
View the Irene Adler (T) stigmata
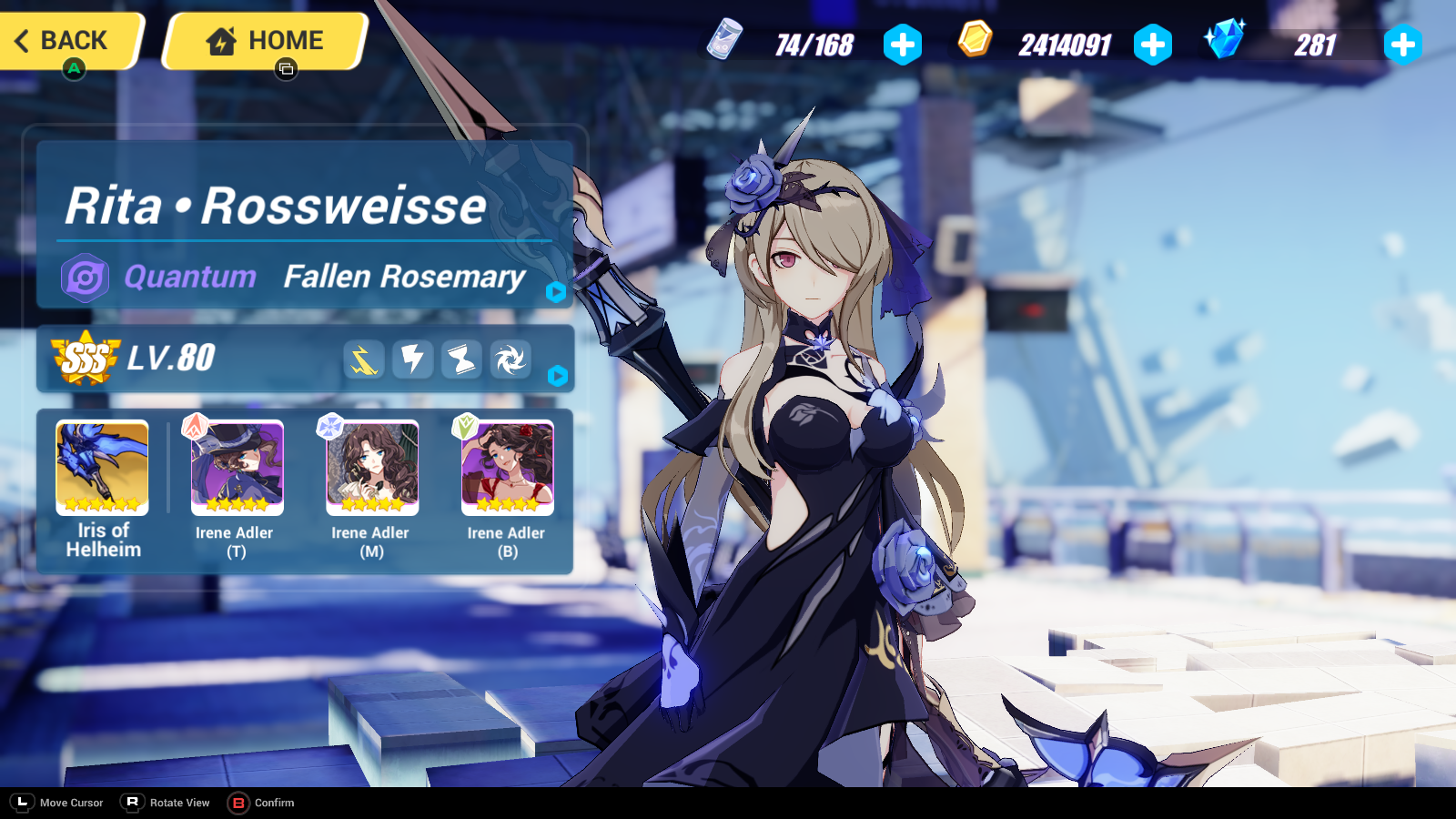tap(238, 467)
